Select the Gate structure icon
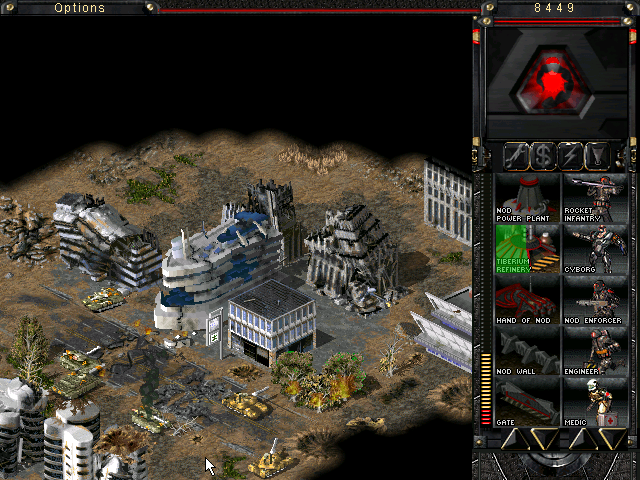The image size is (640, 480). point(526,402)
